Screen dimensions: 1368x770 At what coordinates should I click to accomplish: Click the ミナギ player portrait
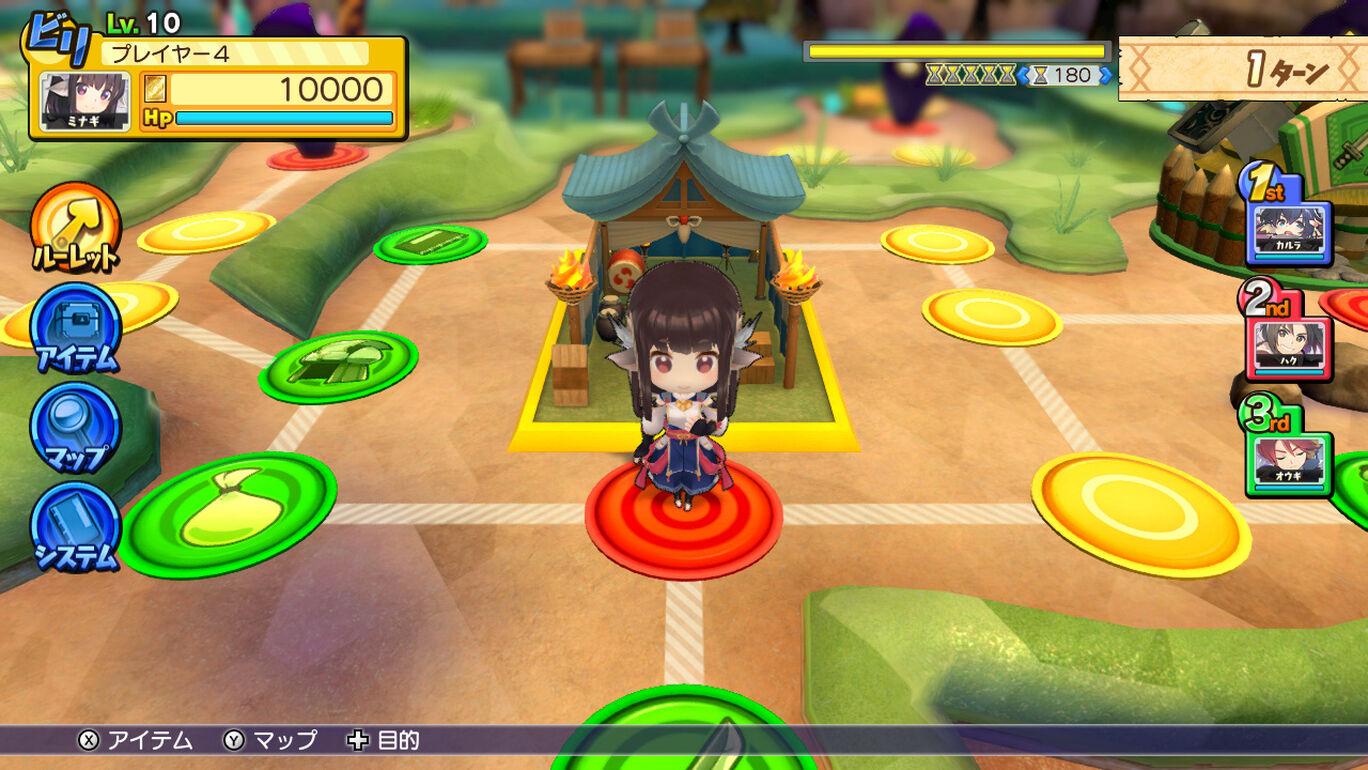pyautogui.click(x=85, y=102)
